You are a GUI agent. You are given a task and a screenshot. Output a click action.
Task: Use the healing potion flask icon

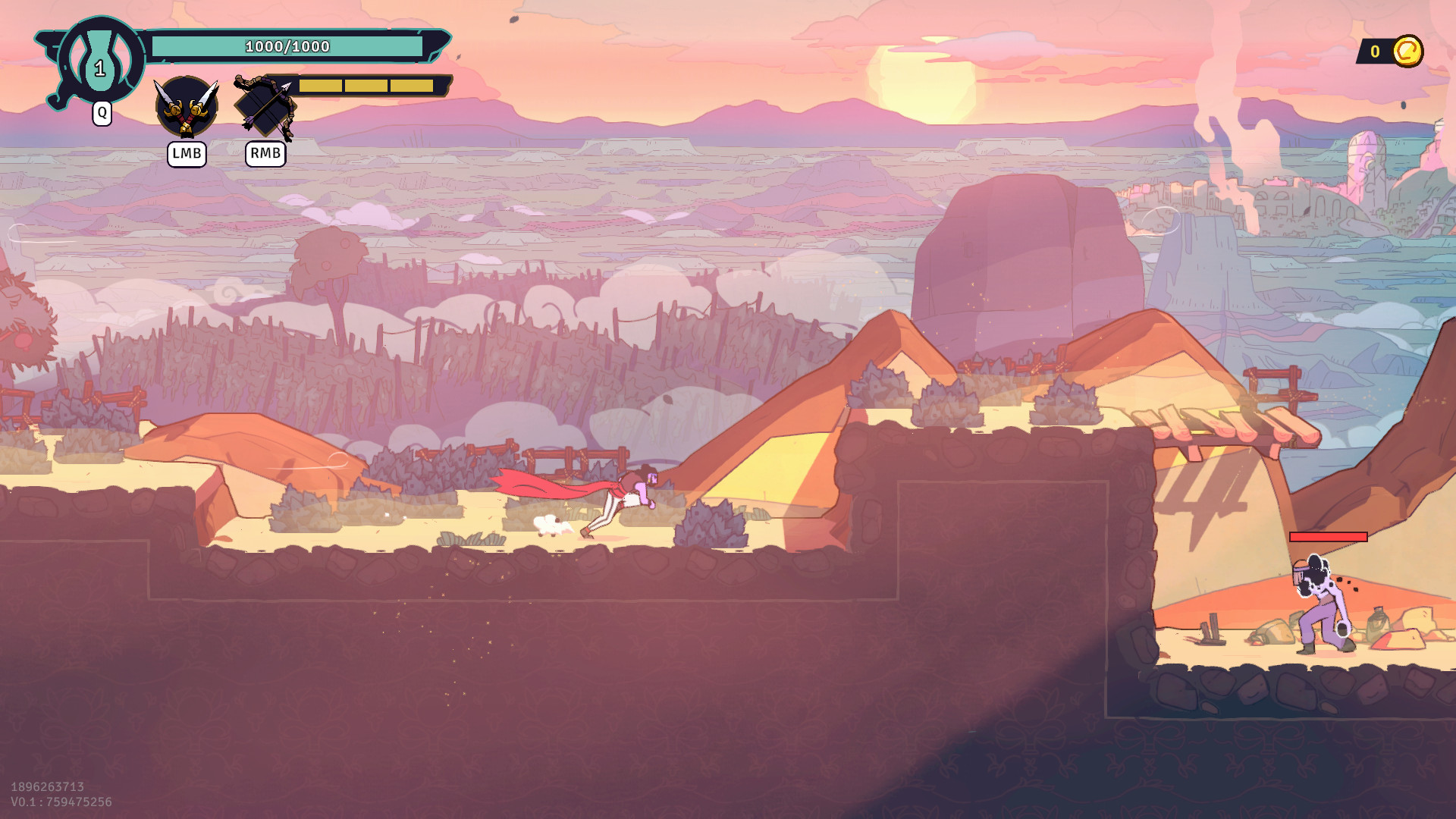click(100, 62)
